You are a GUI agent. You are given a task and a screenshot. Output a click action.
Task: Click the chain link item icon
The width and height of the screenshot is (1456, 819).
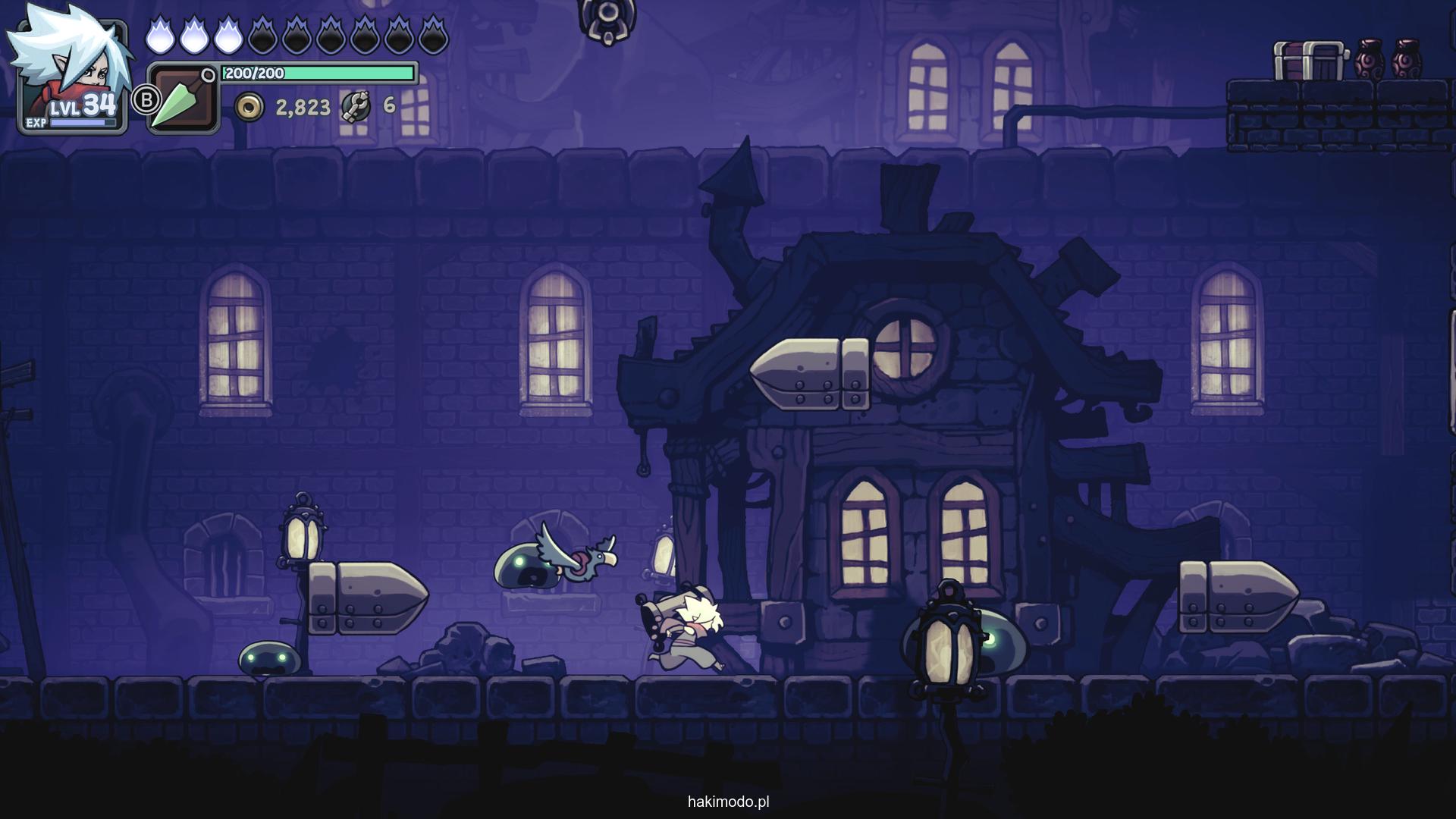click(356, 106)
